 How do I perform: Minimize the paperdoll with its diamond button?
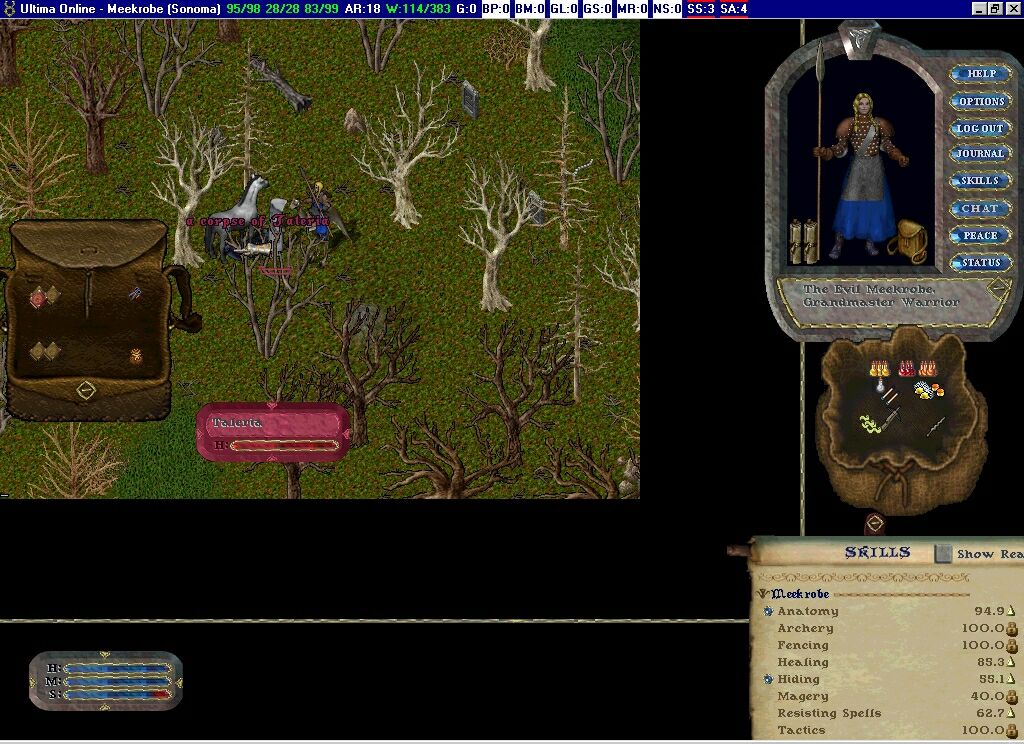click(997, 288)
